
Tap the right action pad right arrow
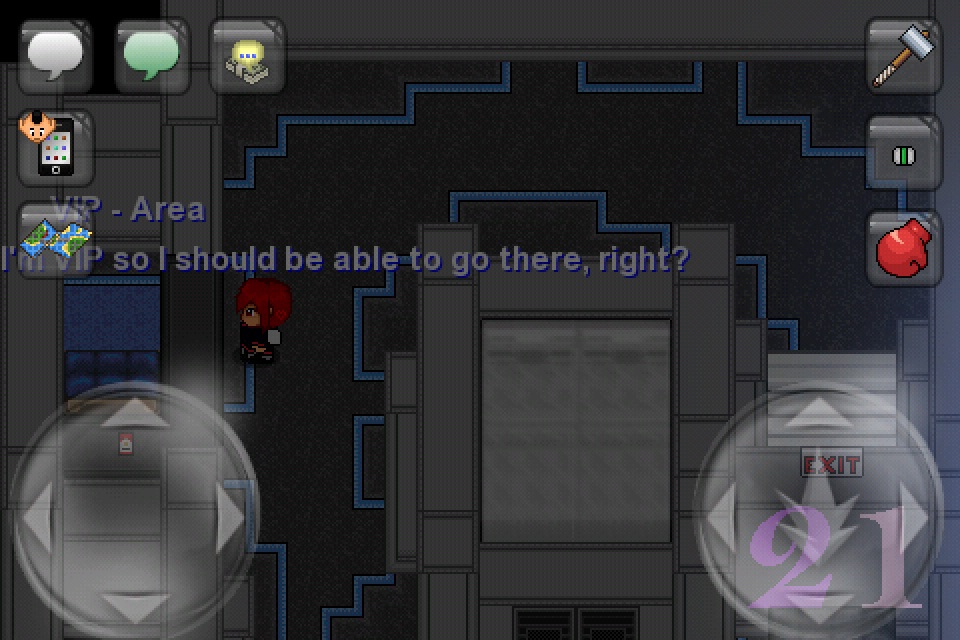point(914,514)
